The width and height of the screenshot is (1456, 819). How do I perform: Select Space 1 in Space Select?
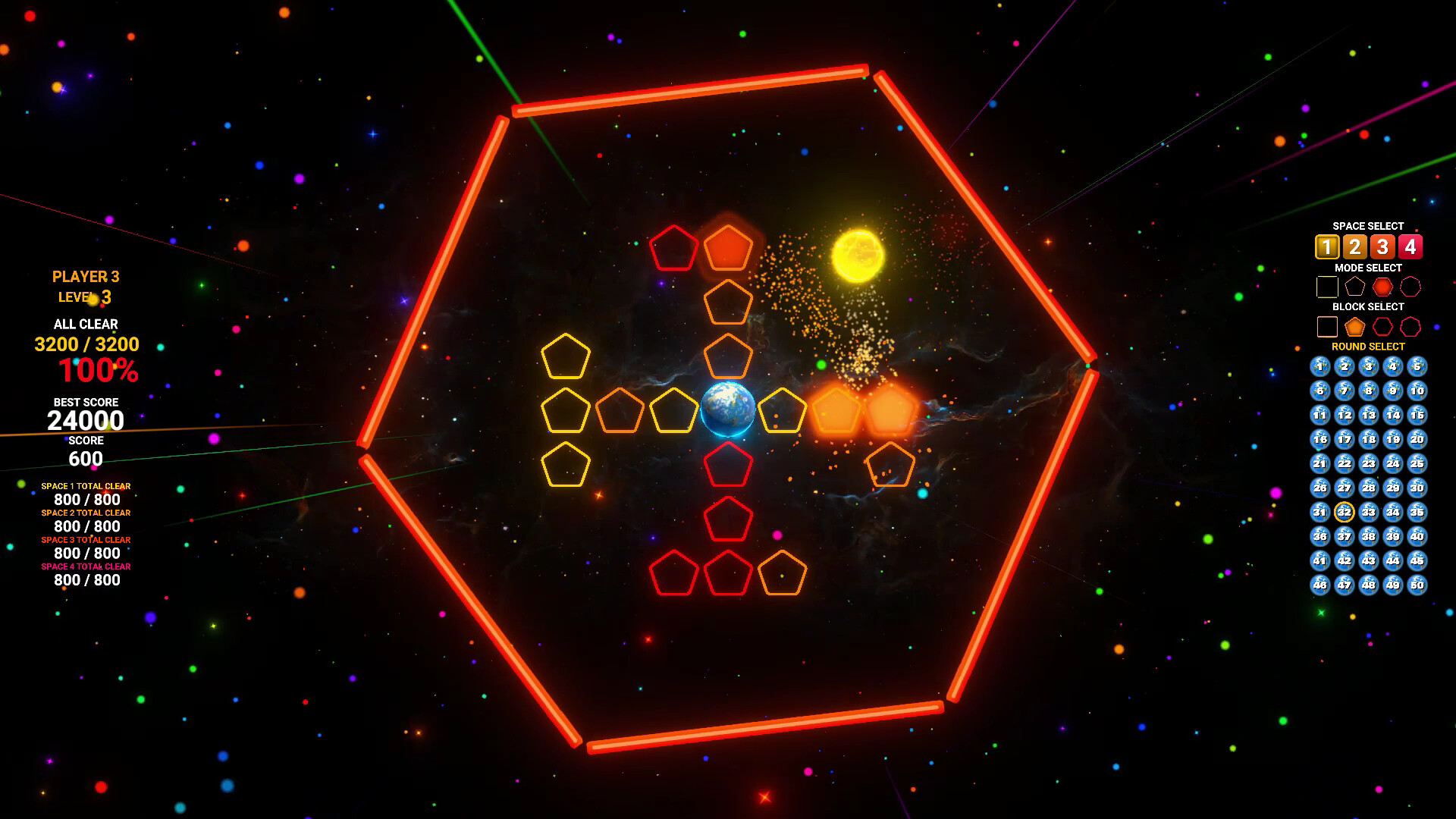tap(1327, 246)
